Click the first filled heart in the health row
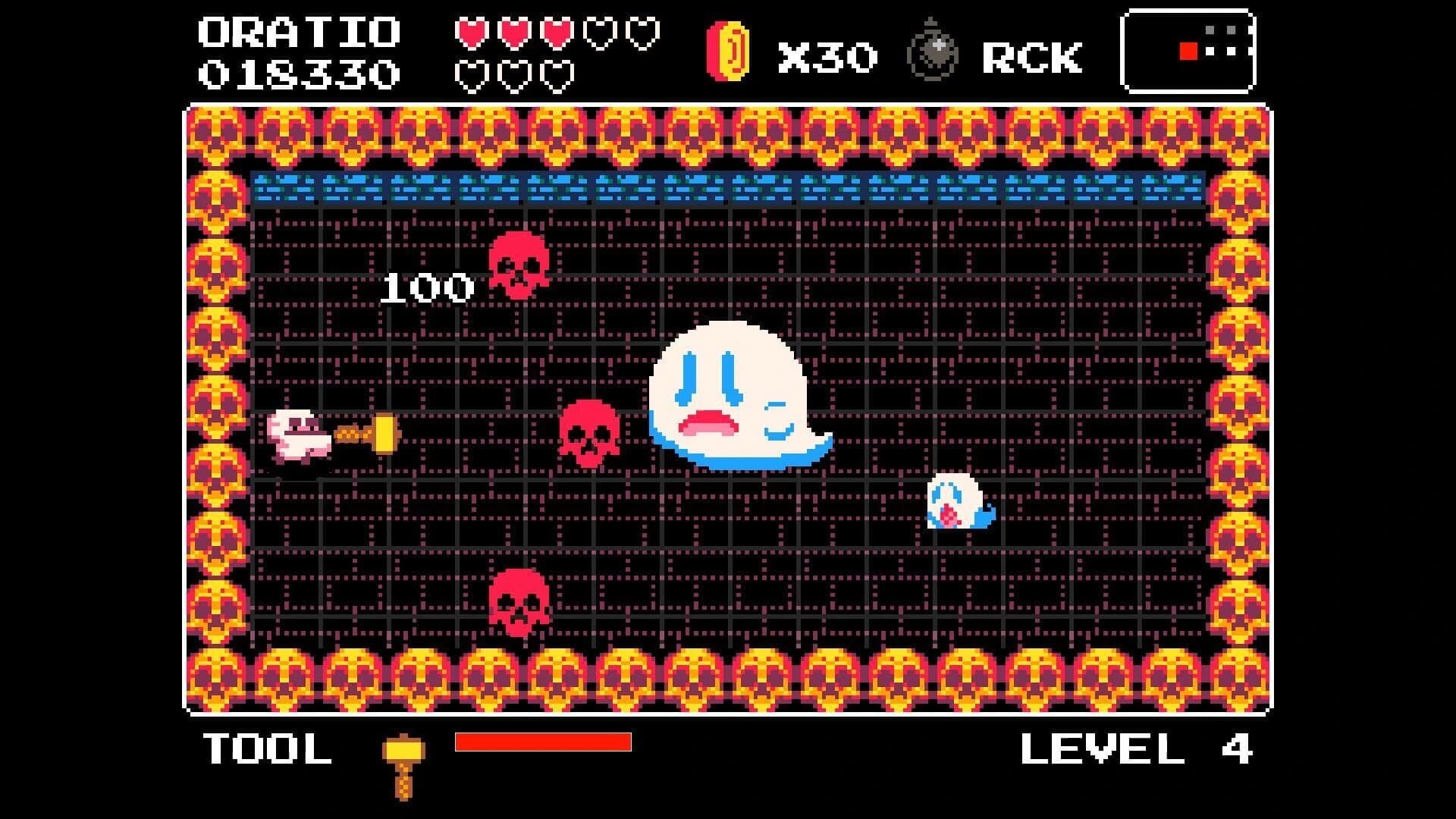This screenshot has height=819, width=1456. tap(472, 34)
